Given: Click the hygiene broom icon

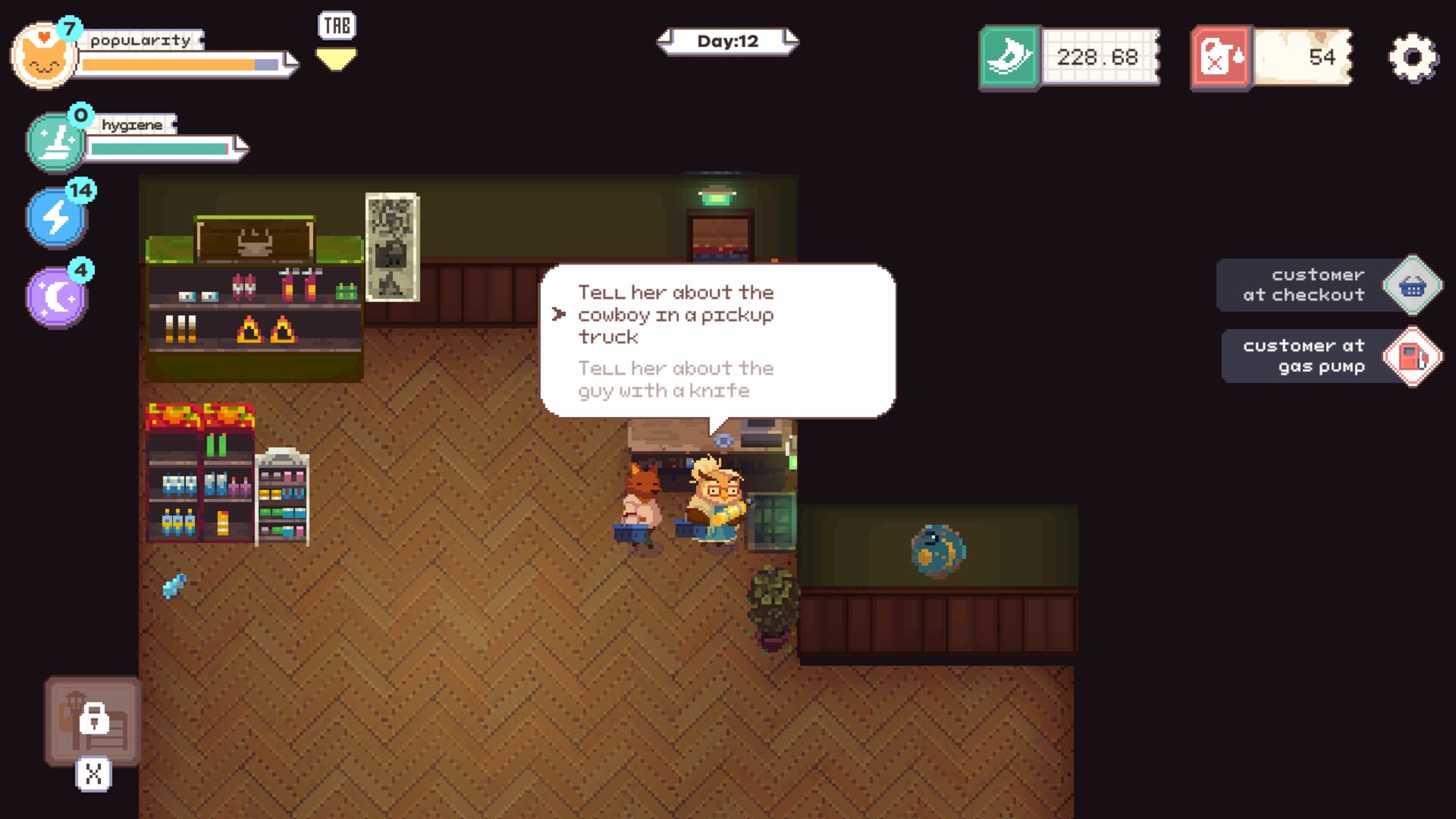Looking at the screenshot, I should click(56, 141).
